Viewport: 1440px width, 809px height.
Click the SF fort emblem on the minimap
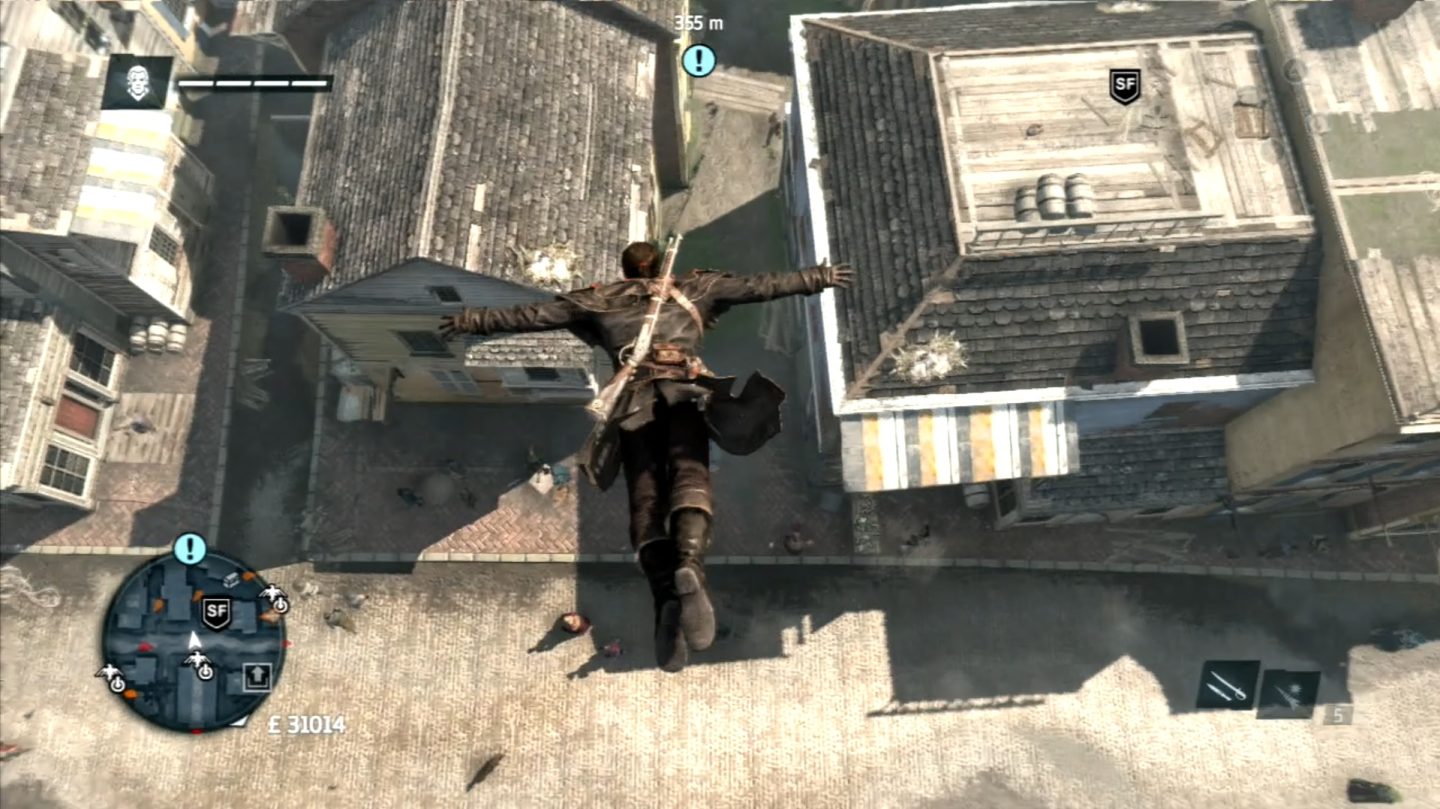coord(217,611)
